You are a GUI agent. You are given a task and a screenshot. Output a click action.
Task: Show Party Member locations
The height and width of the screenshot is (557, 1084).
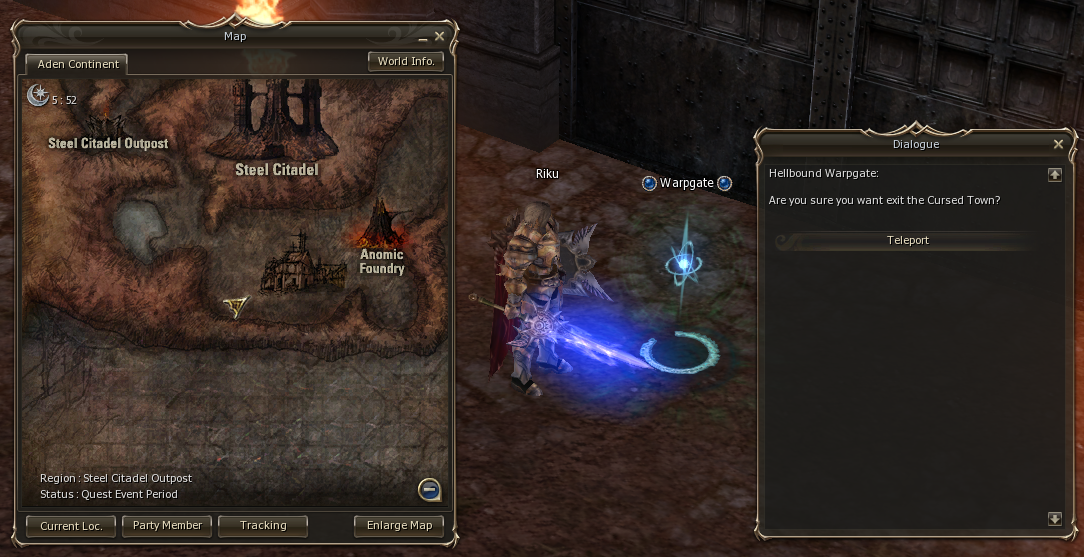click(x=167, y=525)
